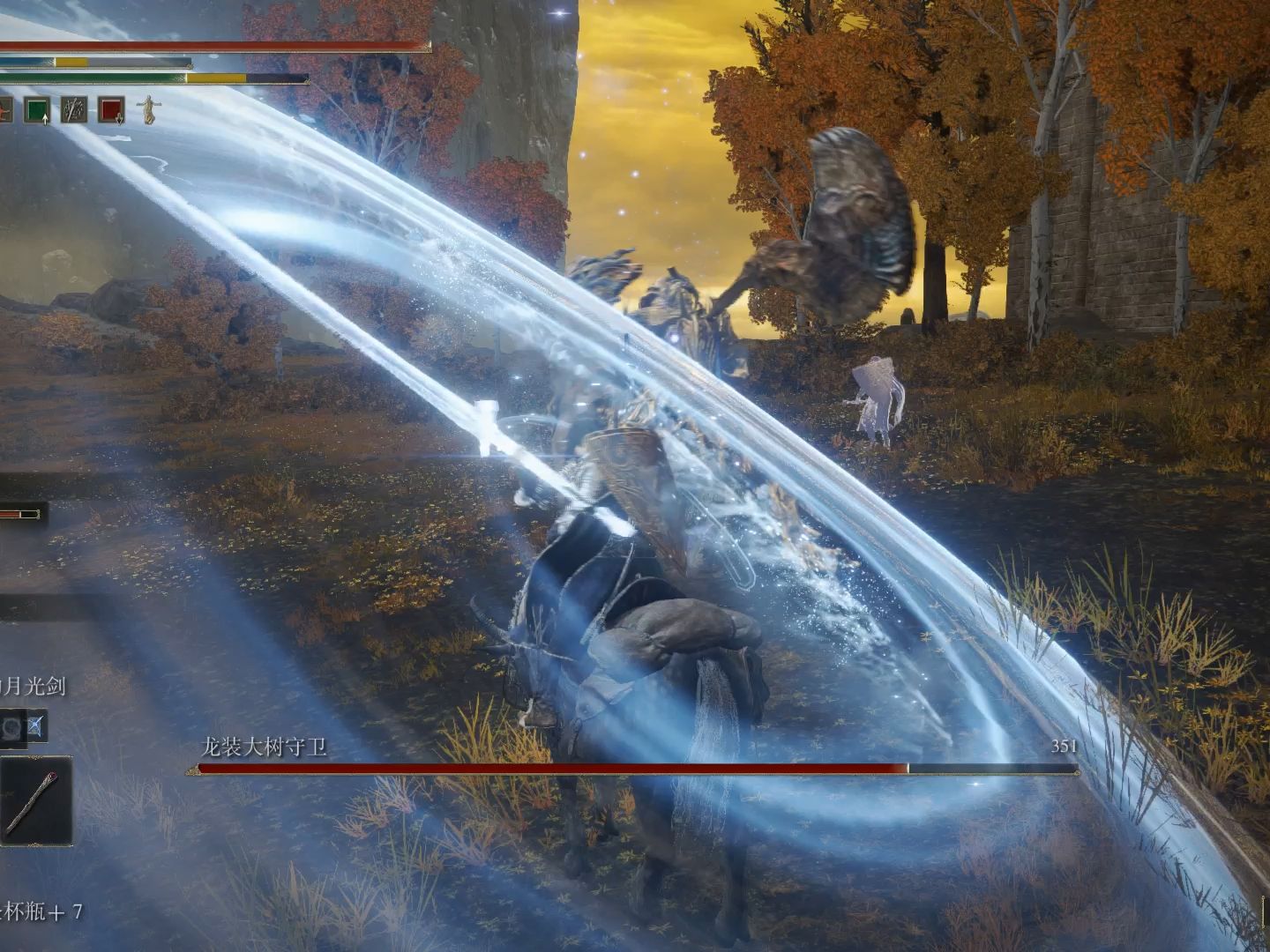Select the equipped staff weapon slot
1270x952 pixels.
[x=35, y=801]
